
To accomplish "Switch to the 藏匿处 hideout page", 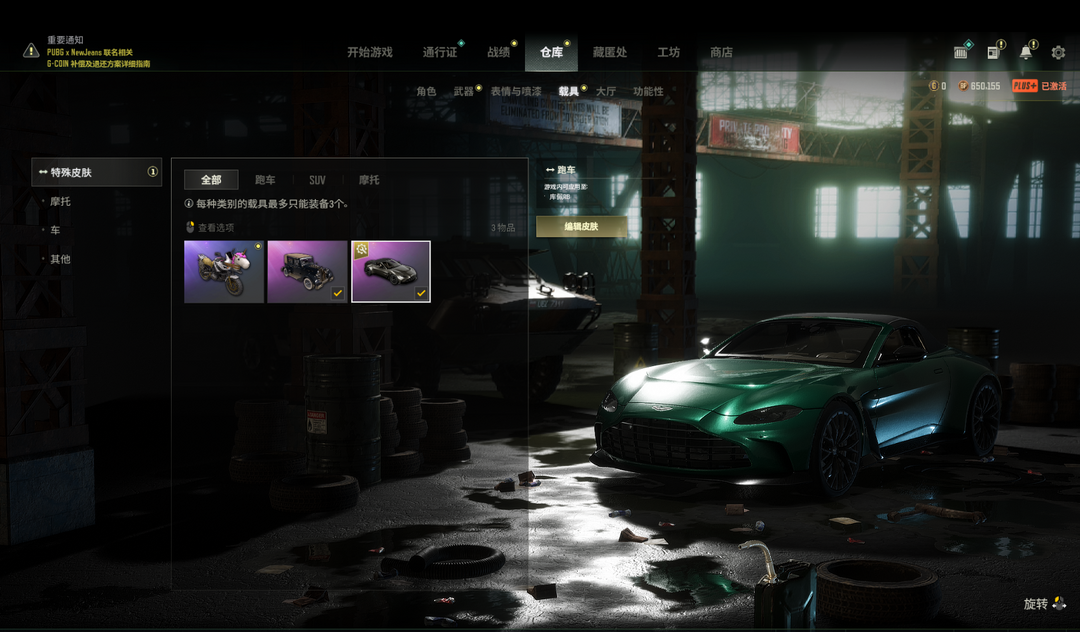I will coord(609,52).
